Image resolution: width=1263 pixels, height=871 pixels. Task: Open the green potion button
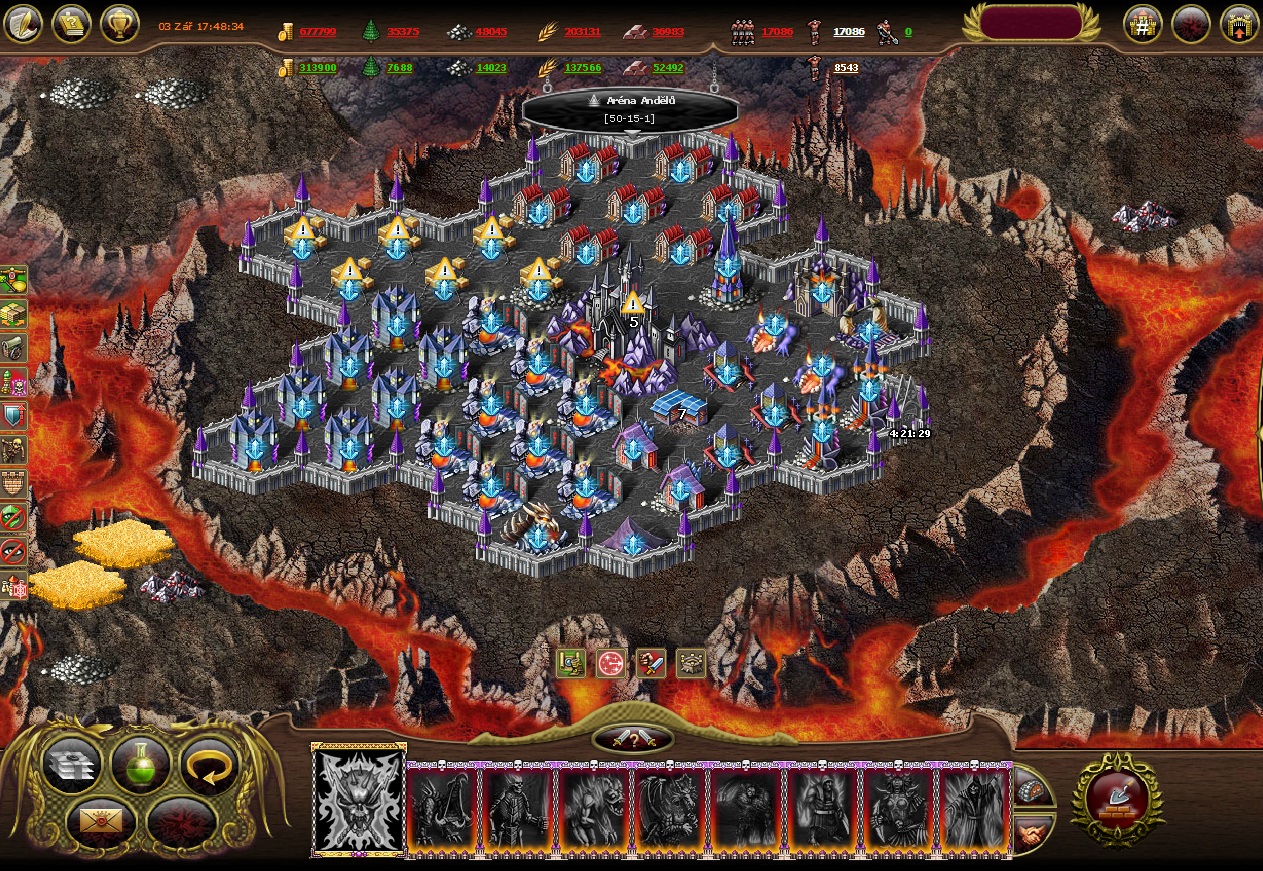(x=140, y=765)
